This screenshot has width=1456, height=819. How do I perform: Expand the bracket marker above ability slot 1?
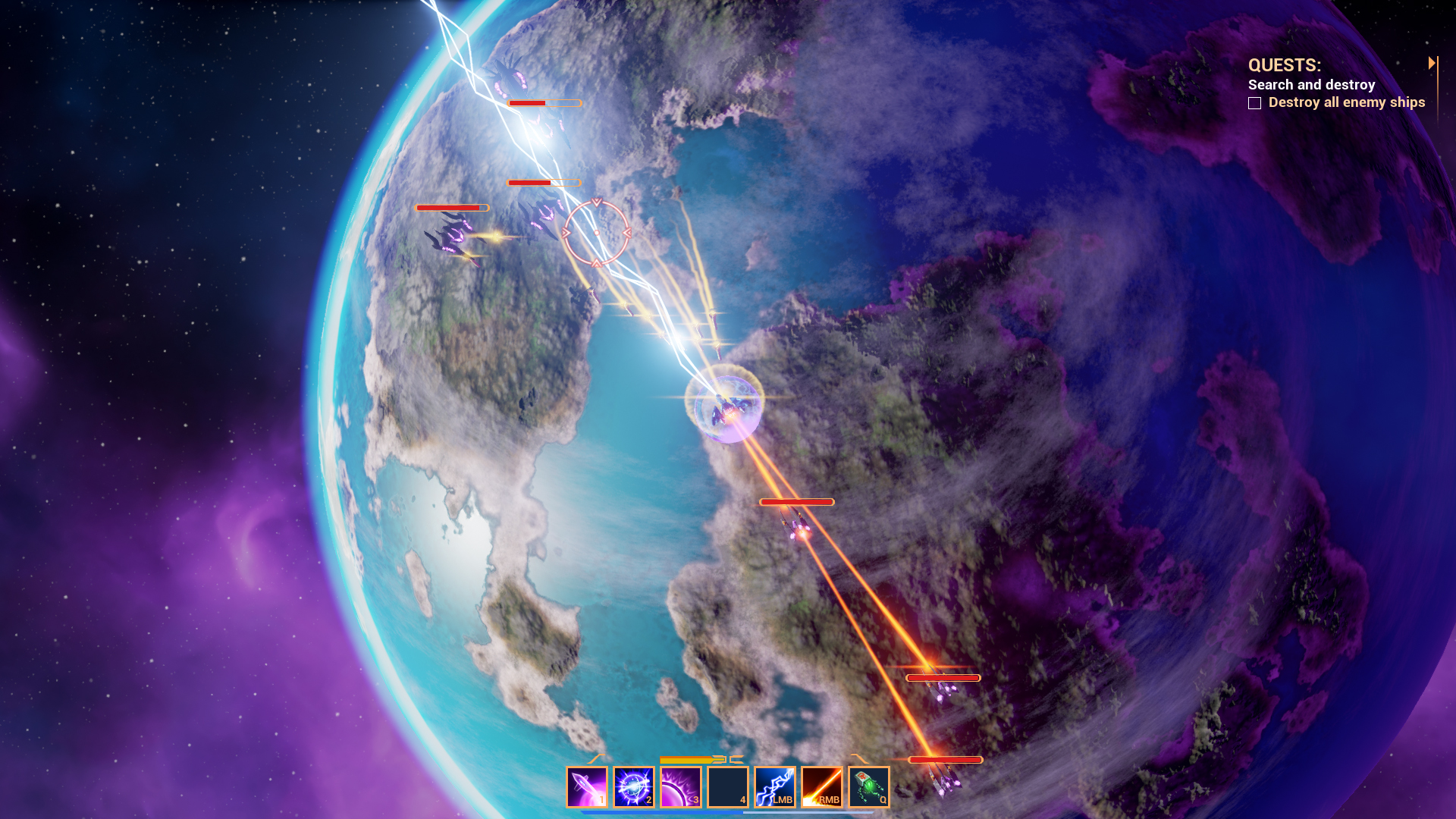(x=595, y=760)
